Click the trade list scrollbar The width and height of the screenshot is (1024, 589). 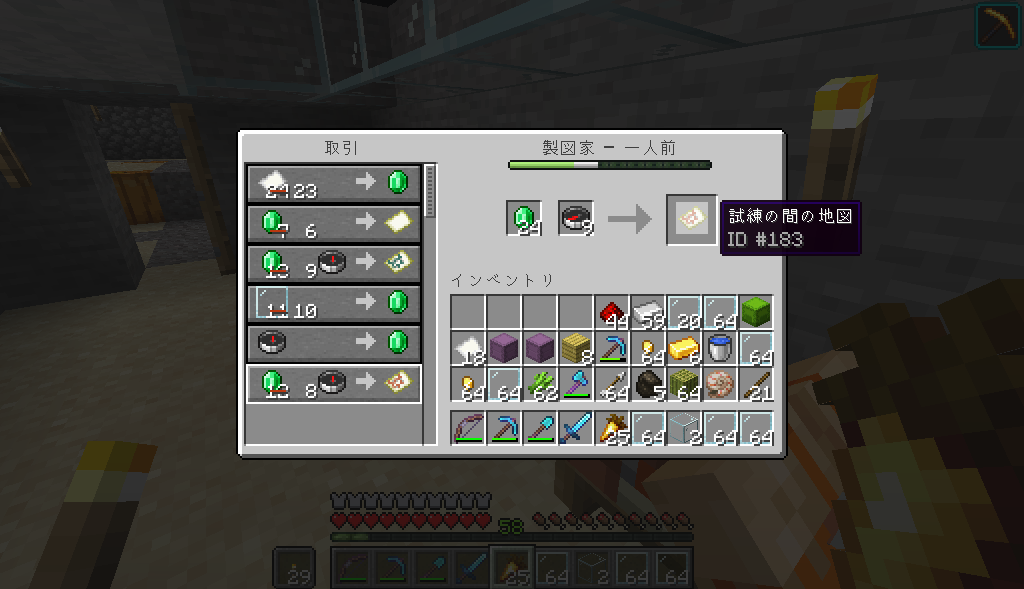click(x=431, y=191)
